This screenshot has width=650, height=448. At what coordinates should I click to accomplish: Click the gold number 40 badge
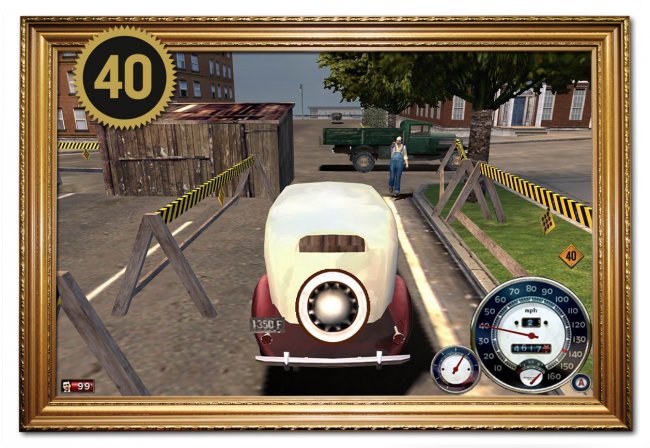(123, 78)
